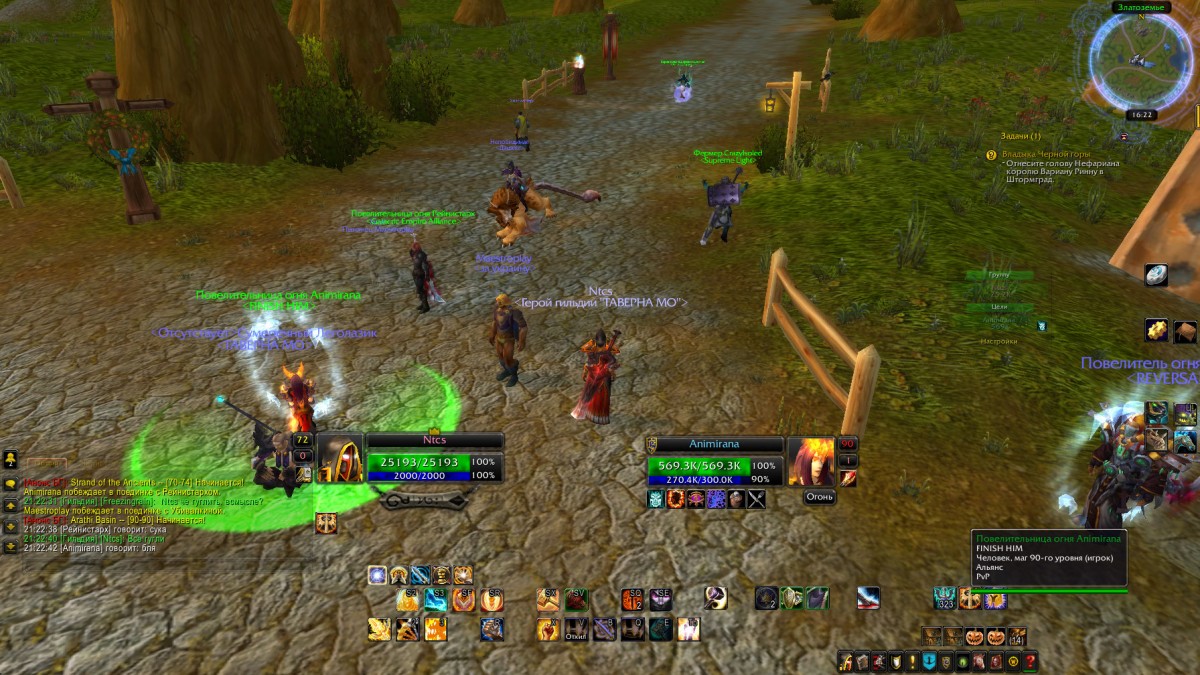Use the red fist ability bound to X
The width and height of the screenshot is (1200, 675).
click(x=548, y=629)
